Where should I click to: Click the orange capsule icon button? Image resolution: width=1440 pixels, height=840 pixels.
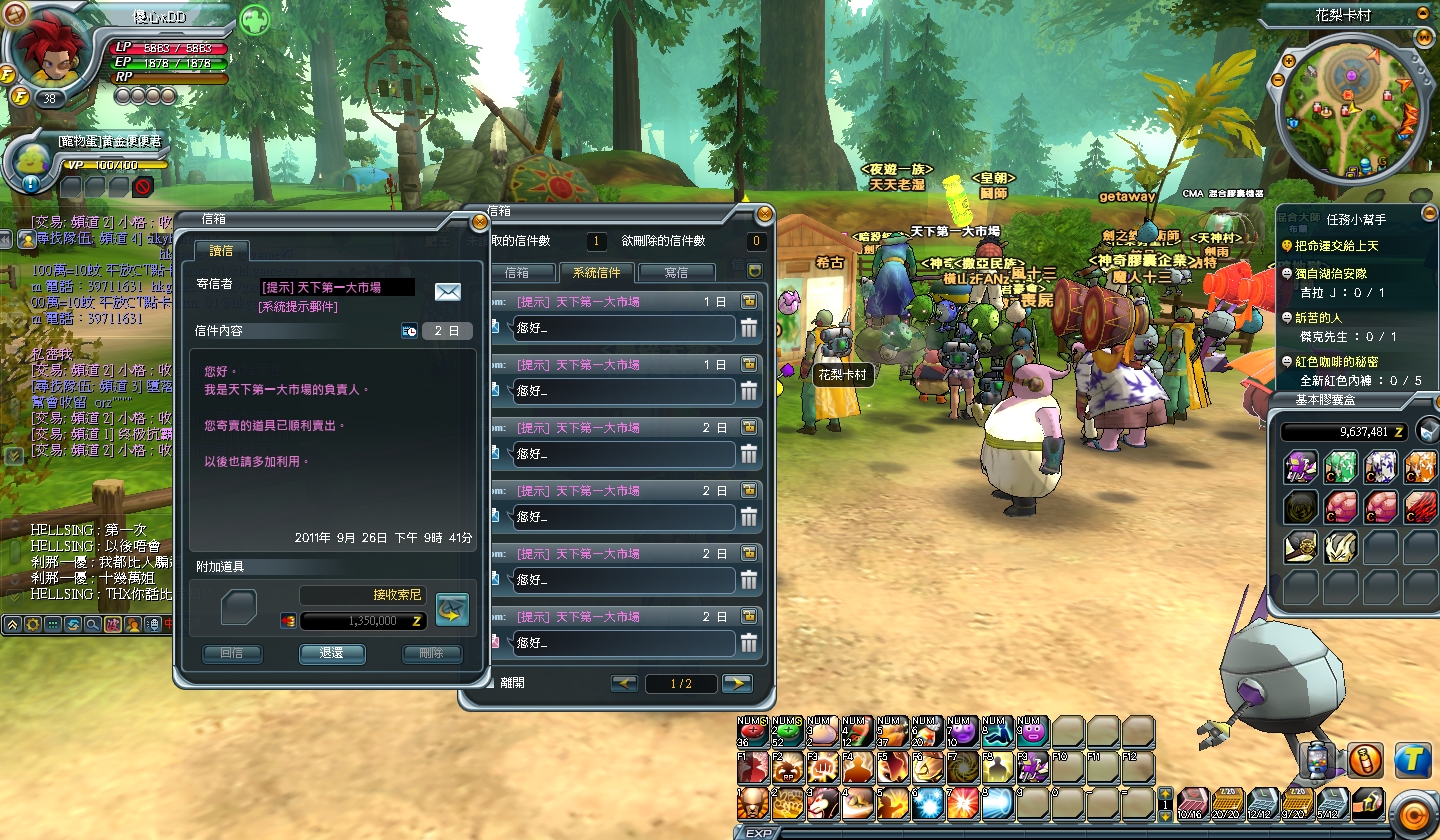pyautogui.click(x=1365, y=760)
